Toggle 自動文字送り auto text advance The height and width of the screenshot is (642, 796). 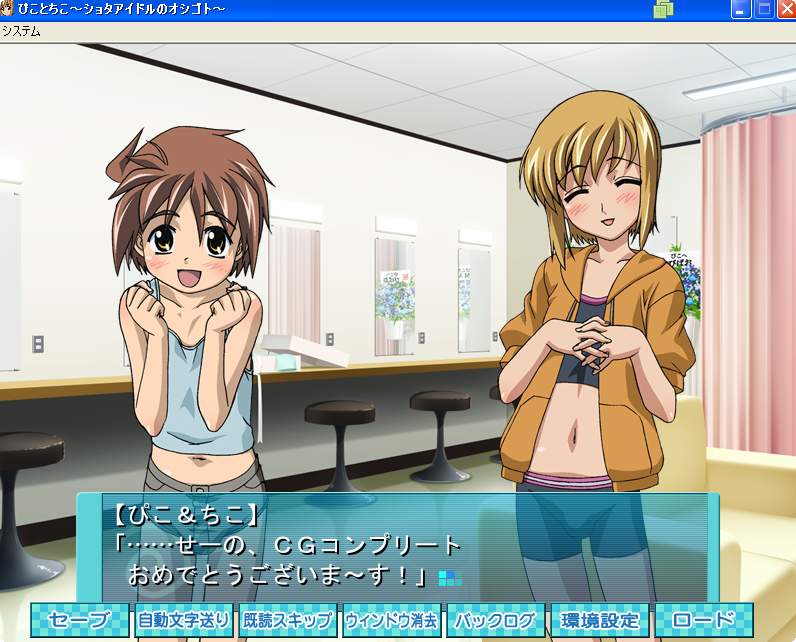pyautogui.click(x=183, y=619)
